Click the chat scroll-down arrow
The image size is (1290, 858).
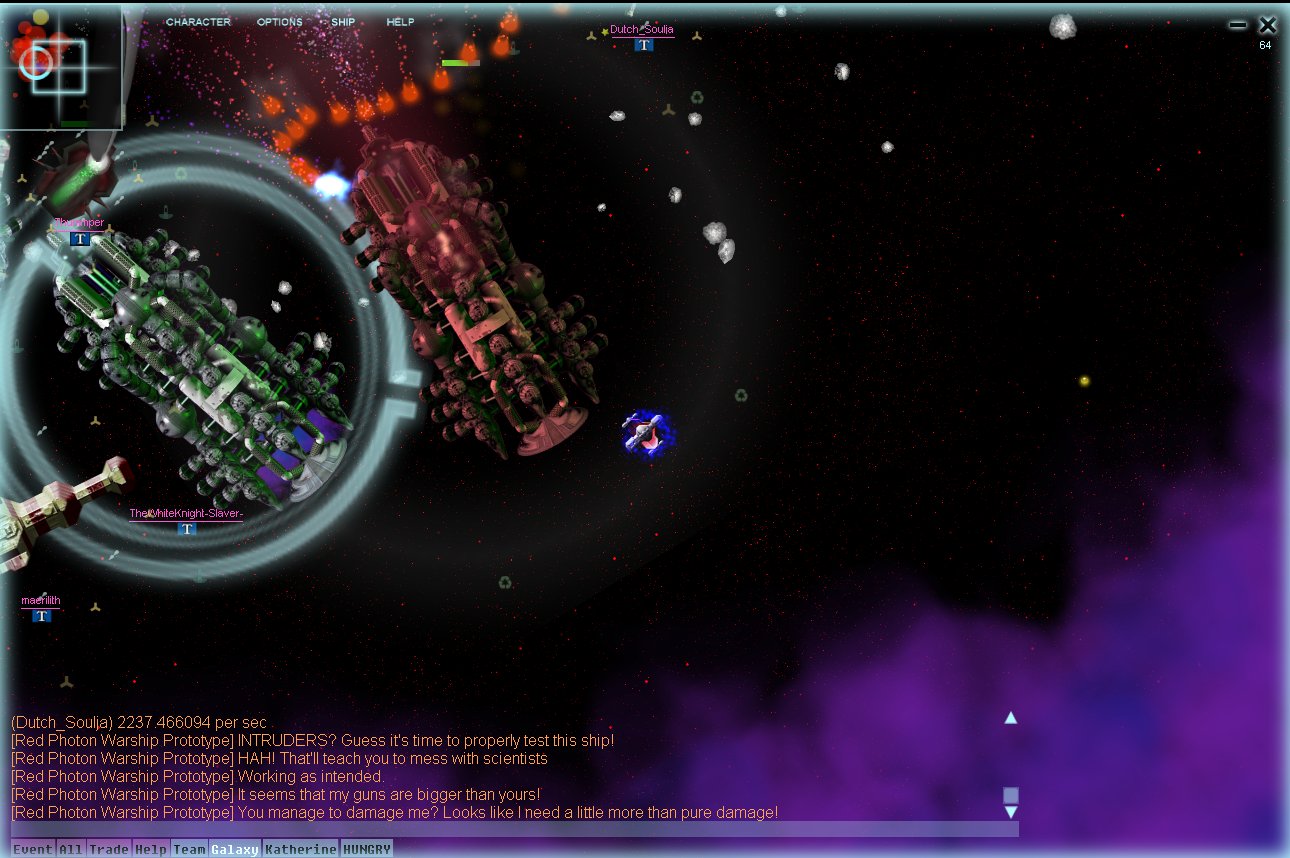pos(1011,812)
